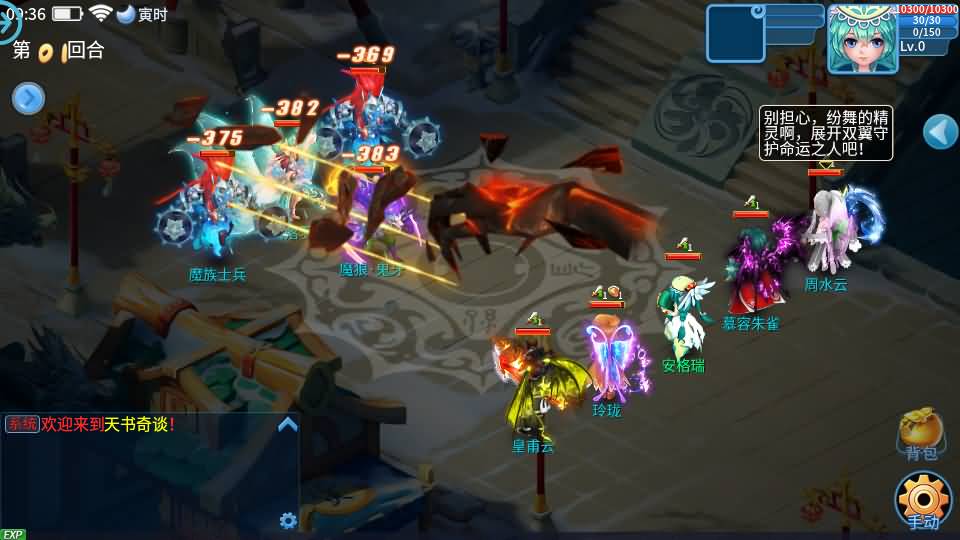The image size is (960, 540).
Task: Open chat settings gear icon
Action: pyautogui.click(x=288, y=520)
